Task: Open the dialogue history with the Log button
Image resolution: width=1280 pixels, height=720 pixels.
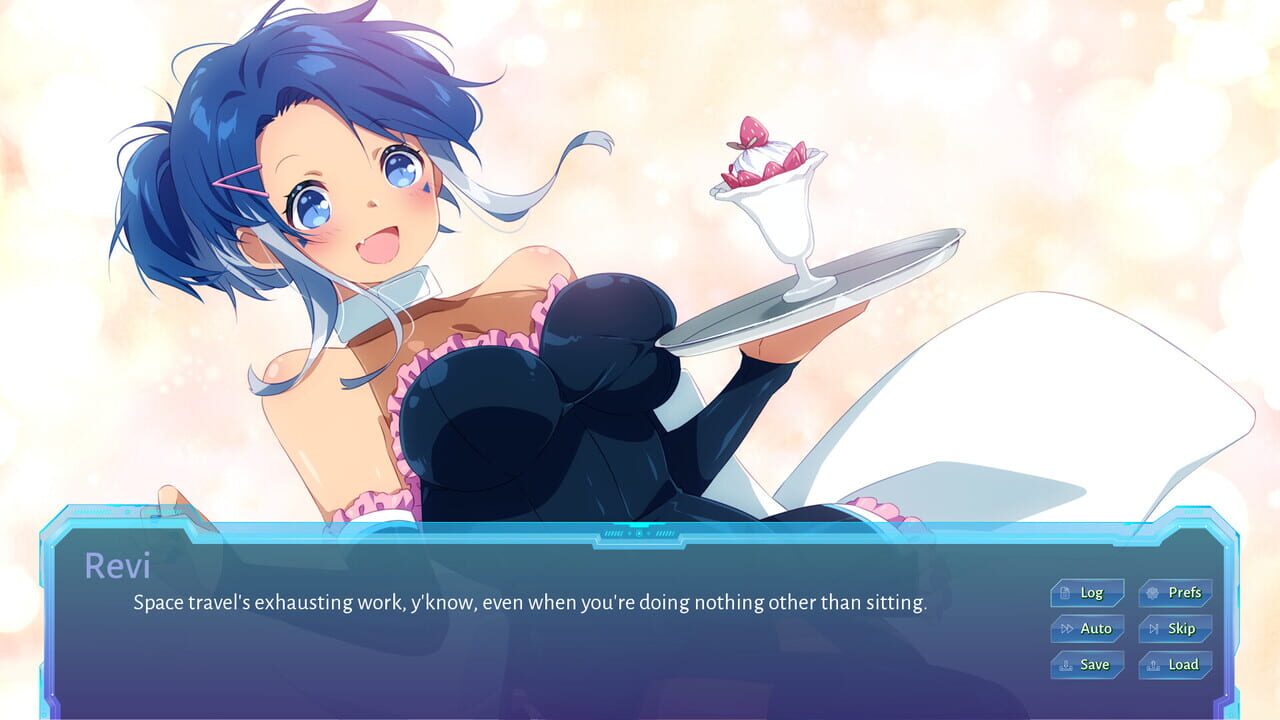Action: [x=1090, y=592]
